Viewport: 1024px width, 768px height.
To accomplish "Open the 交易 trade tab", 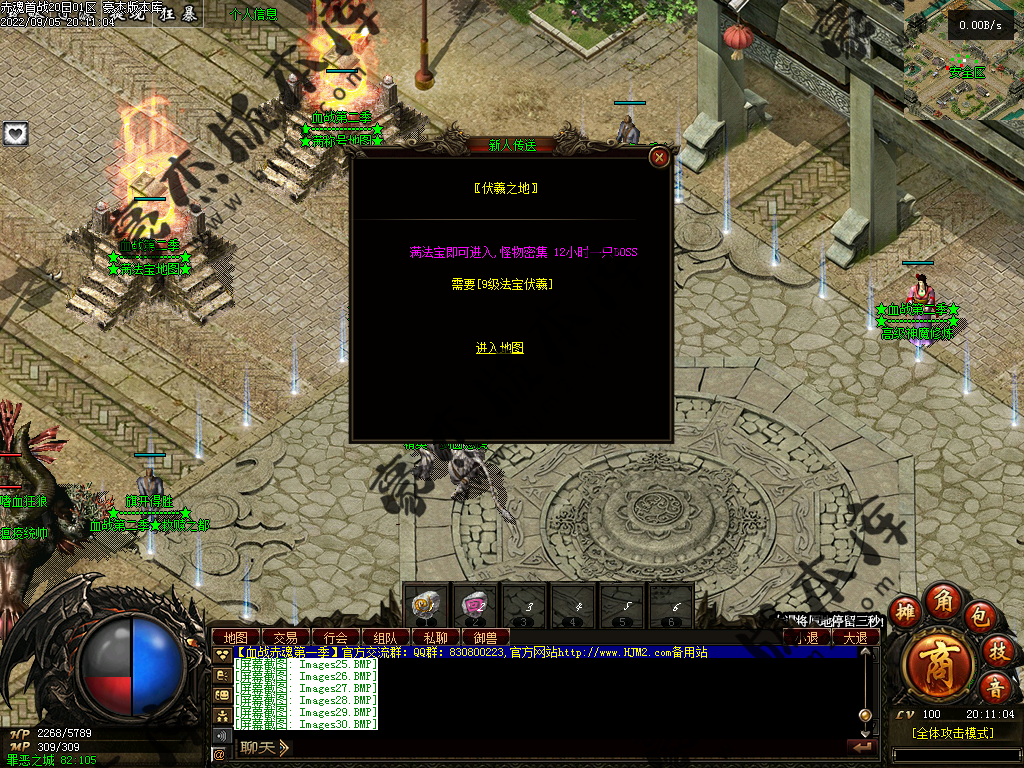I will 285,637.
